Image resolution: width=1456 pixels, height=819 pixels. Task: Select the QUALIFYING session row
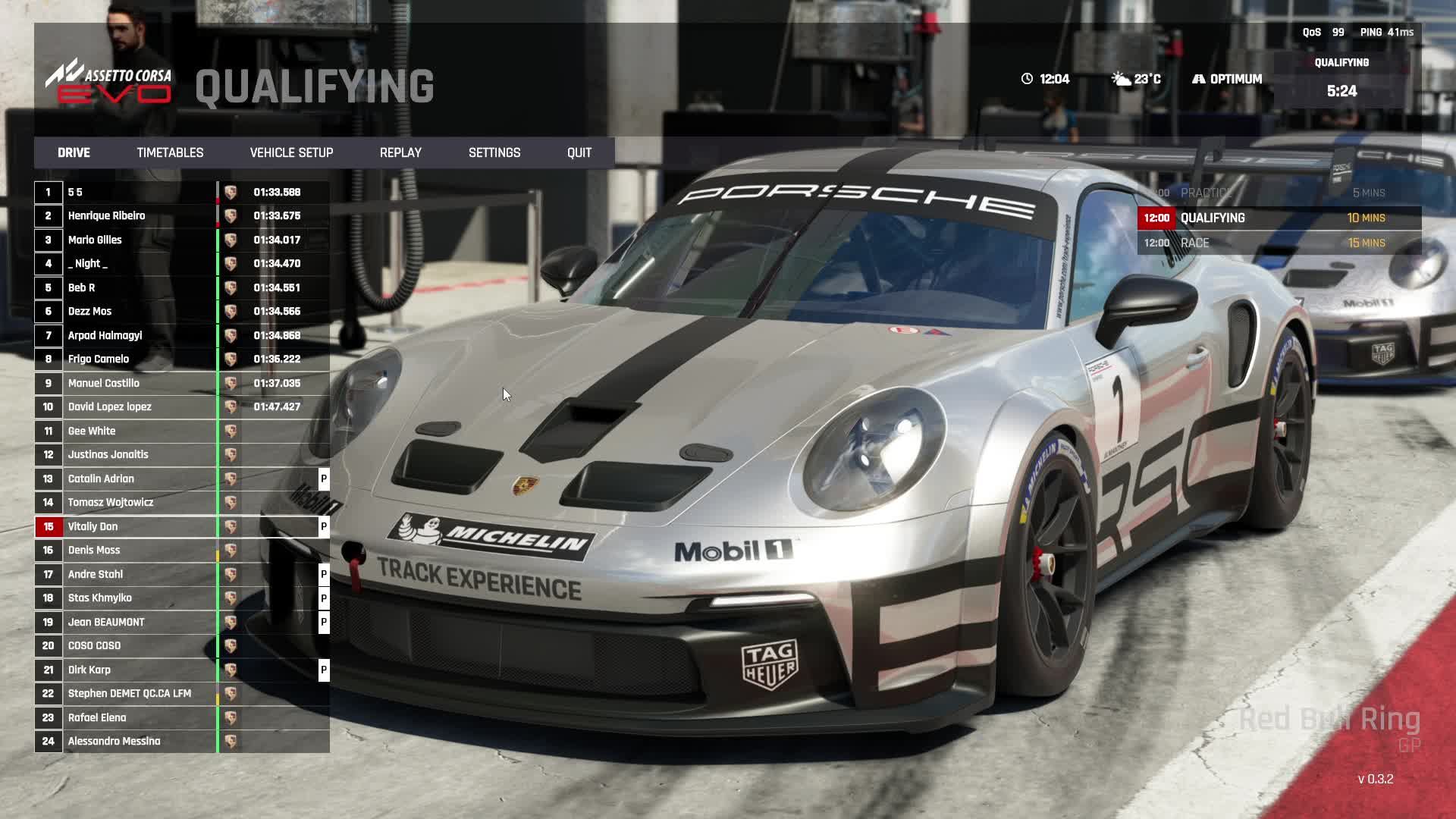(1279, 218)
